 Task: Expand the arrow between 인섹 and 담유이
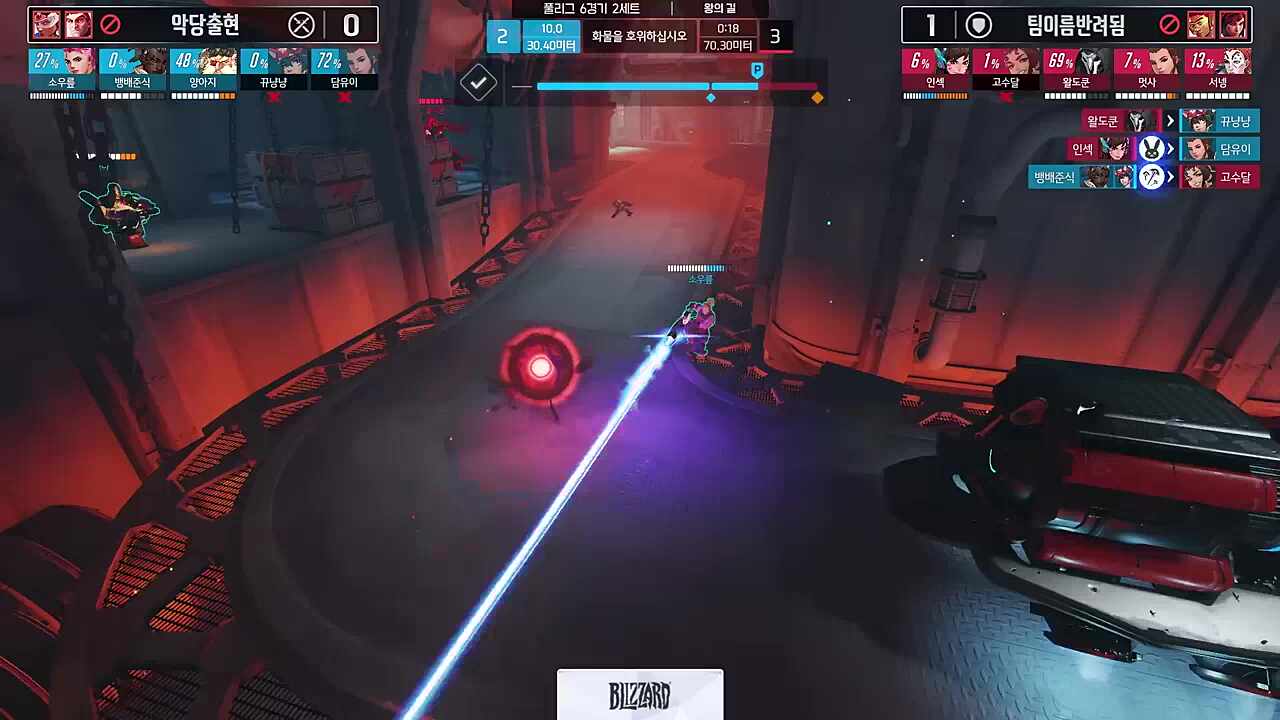tap(1169, 148)
